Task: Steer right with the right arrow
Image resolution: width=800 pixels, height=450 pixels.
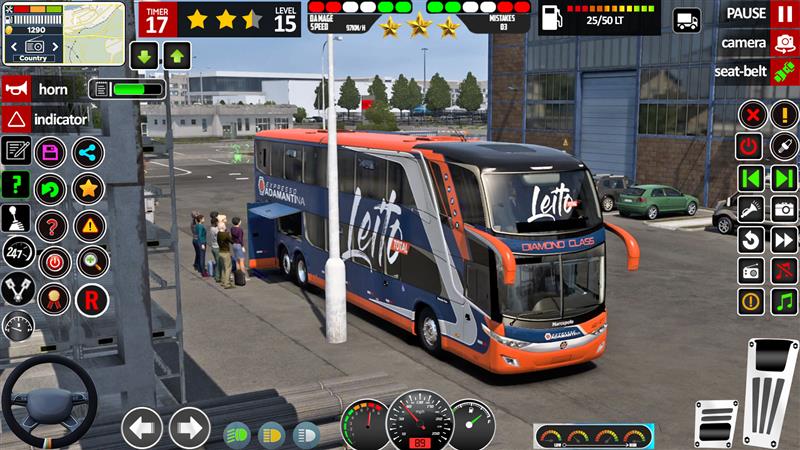Action: 189,427
